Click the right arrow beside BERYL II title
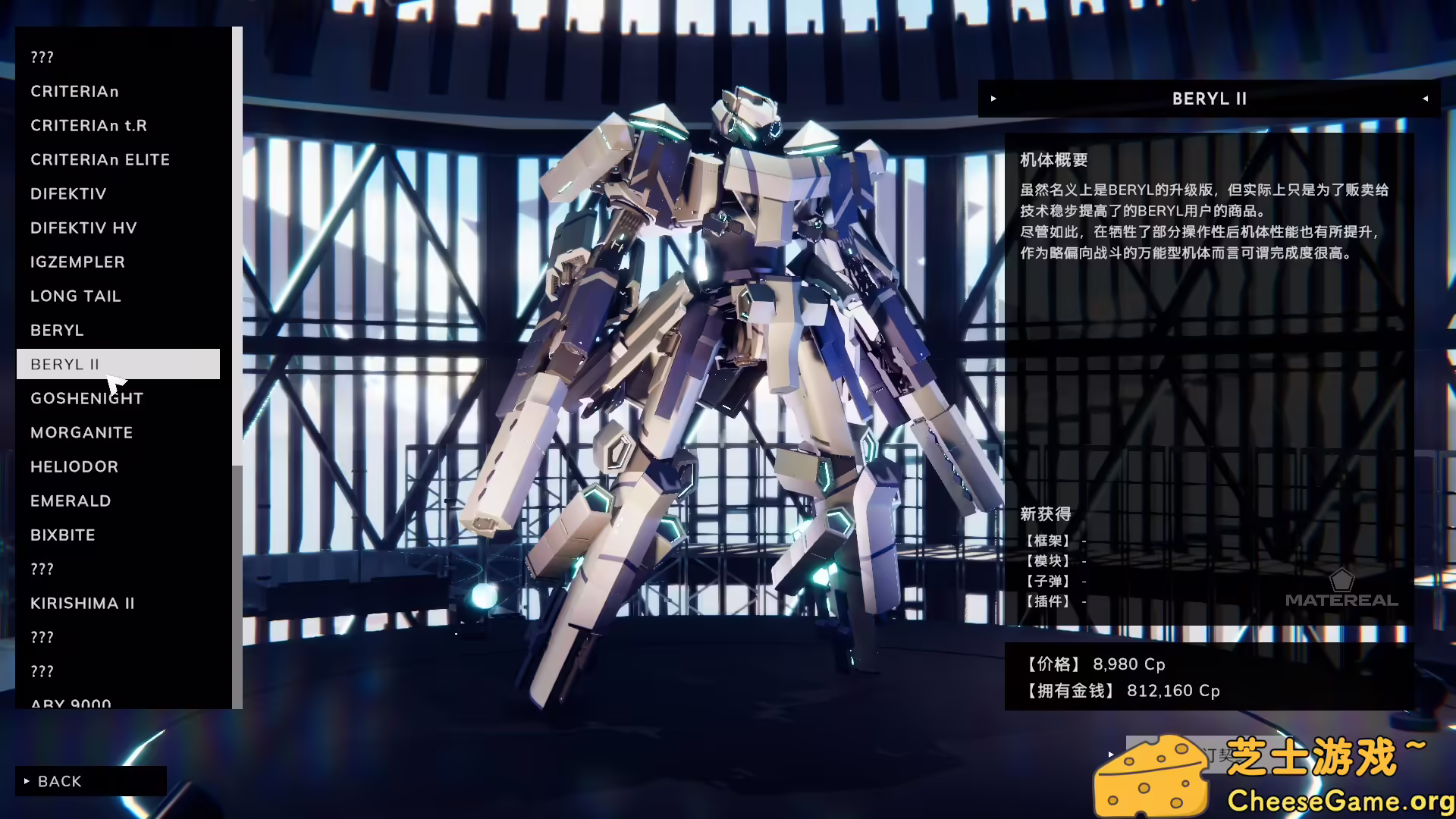1456x819 pixels. click(x=993, y=99)
